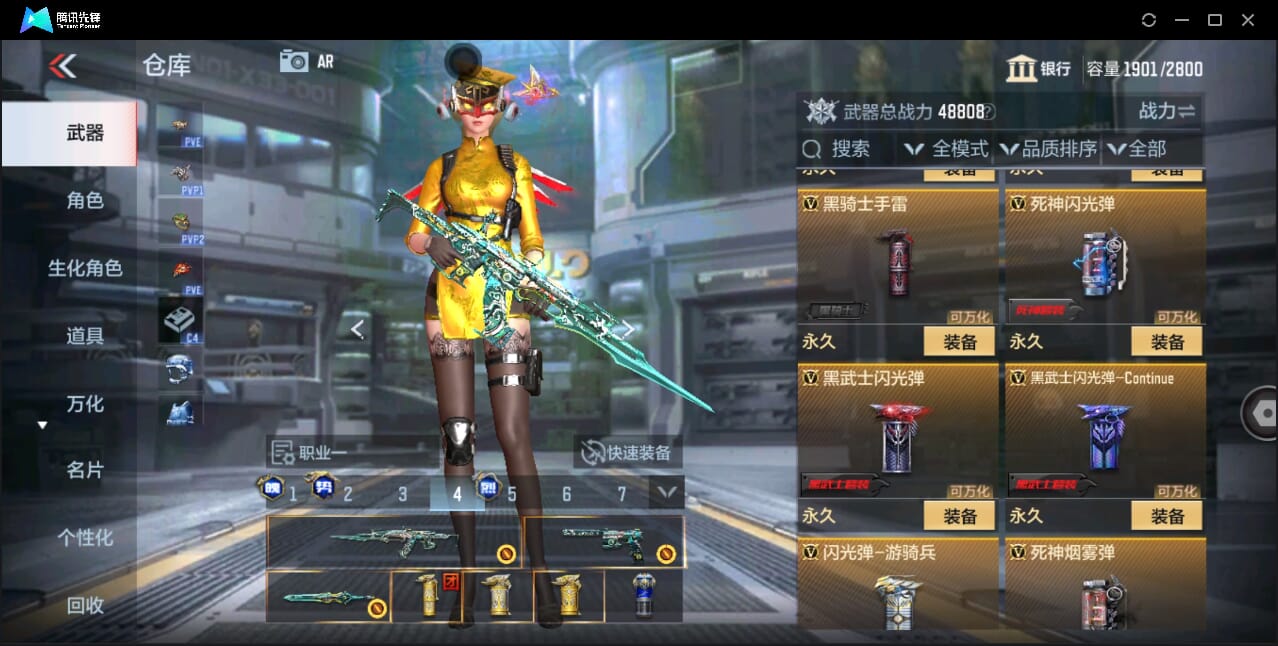Open the AR camera view
This screenshot has width=1278, height=646.
(x=306, y=61)
